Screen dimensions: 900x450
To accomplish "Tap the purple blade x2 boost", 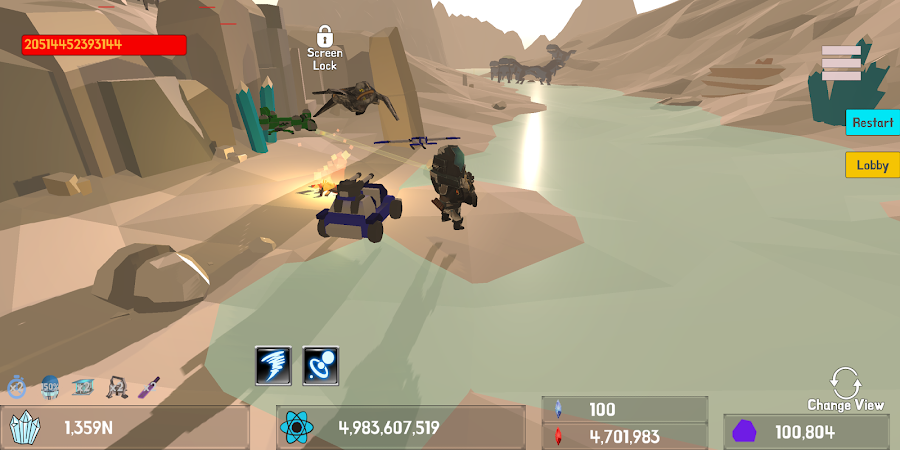I will point(149,386).
